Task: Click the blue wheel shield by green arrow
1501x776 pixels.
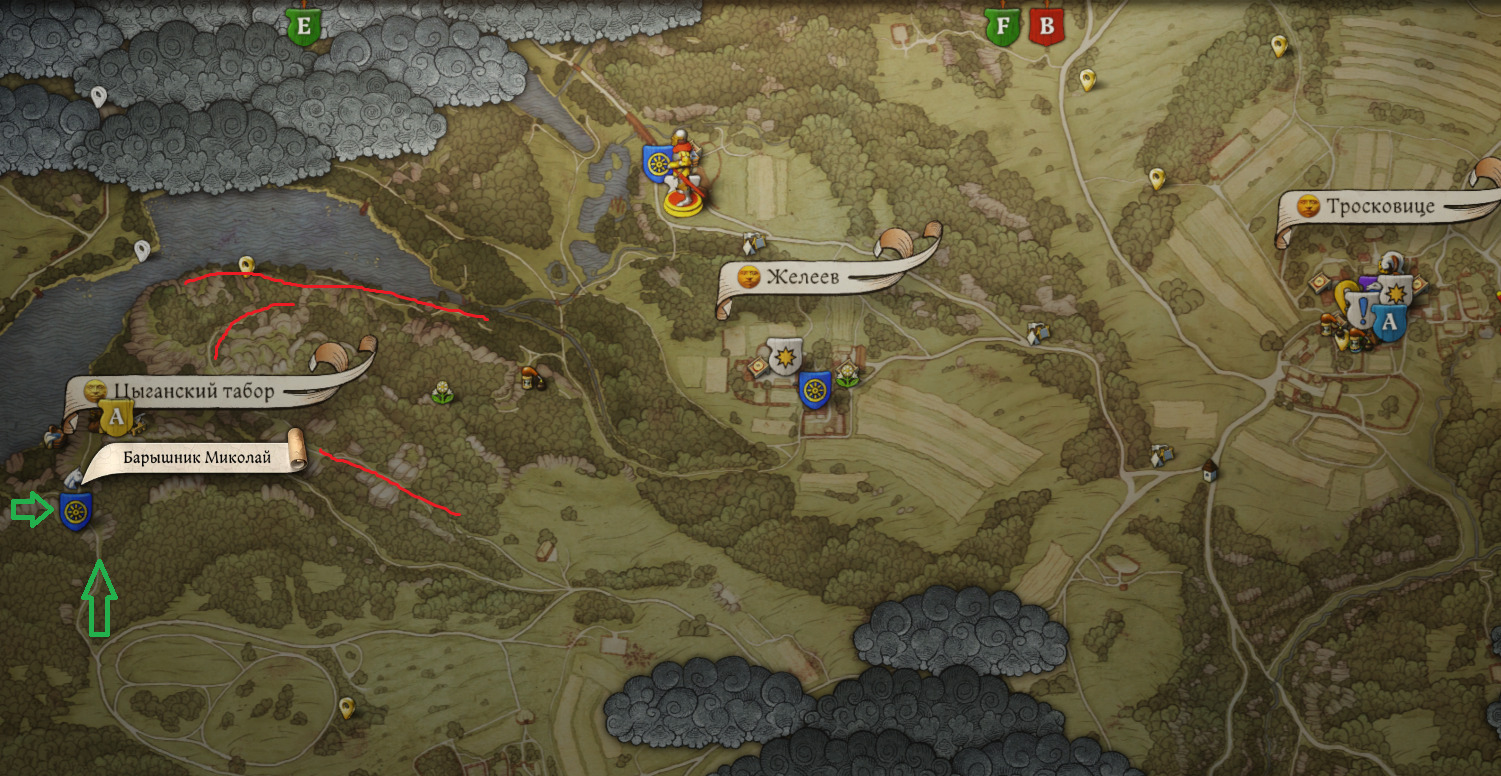Action: point(75,511)
